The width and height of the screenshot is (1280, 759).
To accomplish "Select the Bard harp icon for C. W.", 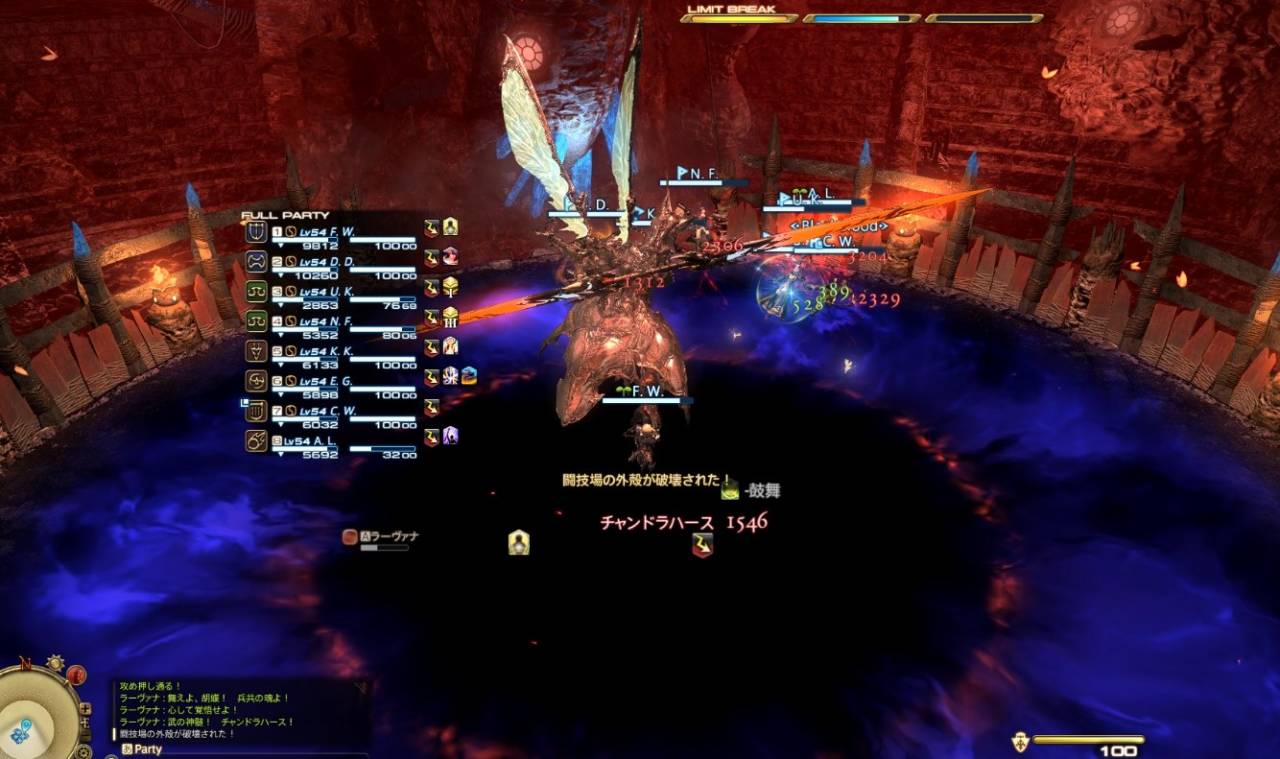I will (258, 411).
